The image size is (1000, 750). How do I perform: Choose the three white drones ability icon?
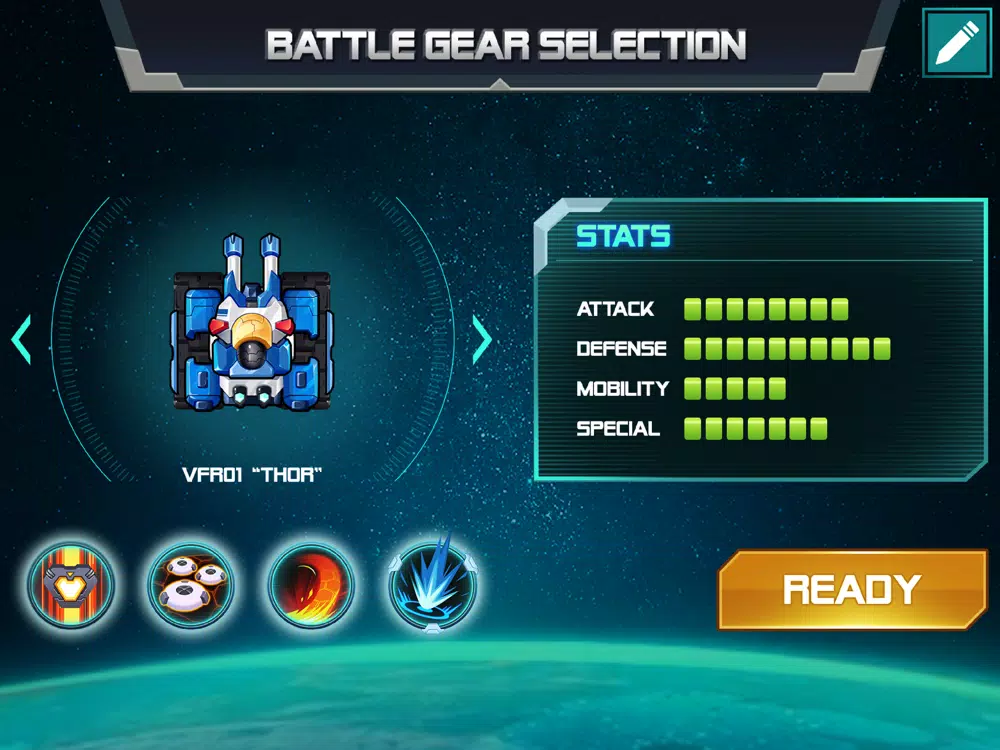click(x=191, y=584)
